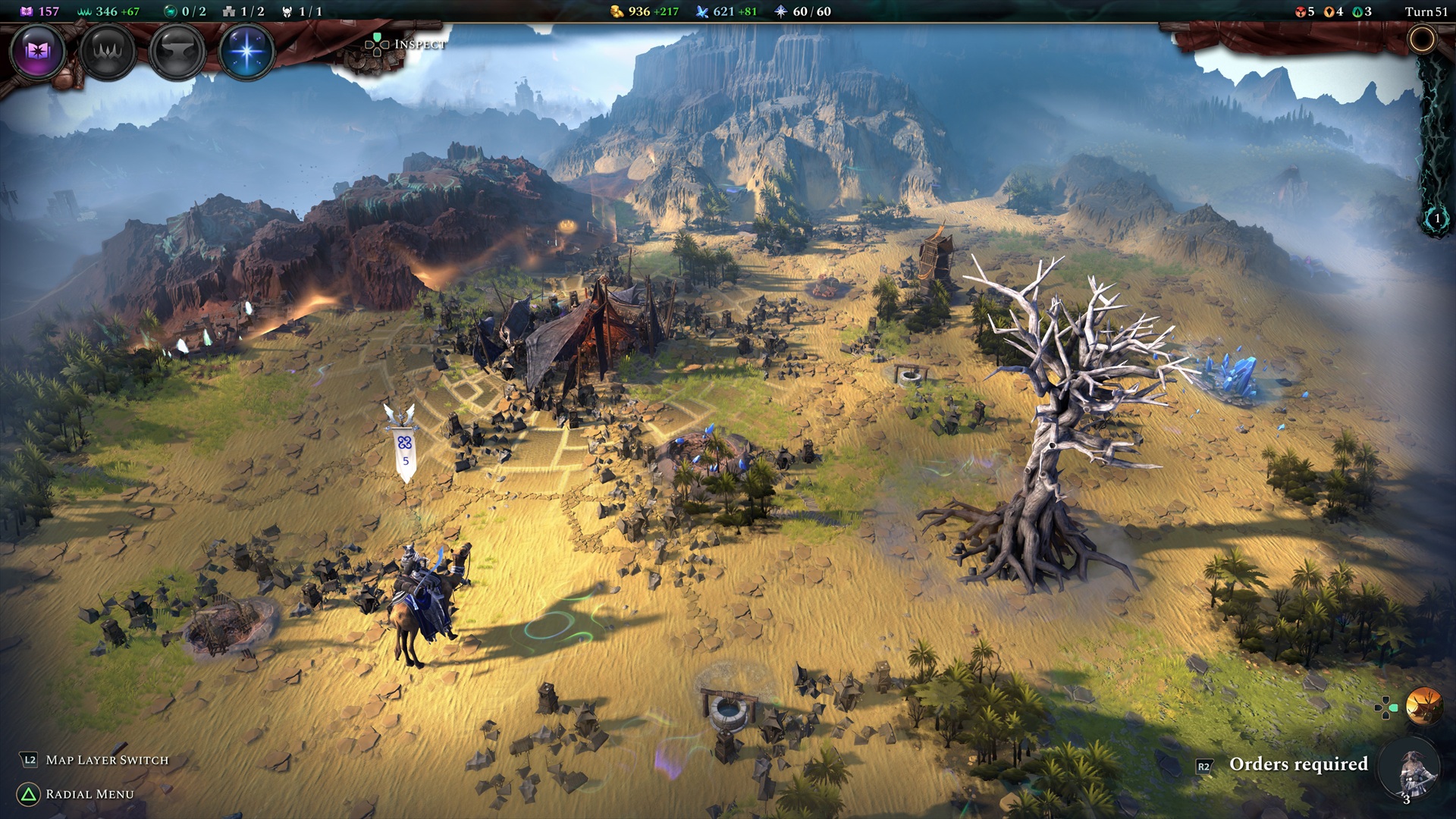Open the blue star spellbook orb

pyautogui.click(x=246, y=52)
